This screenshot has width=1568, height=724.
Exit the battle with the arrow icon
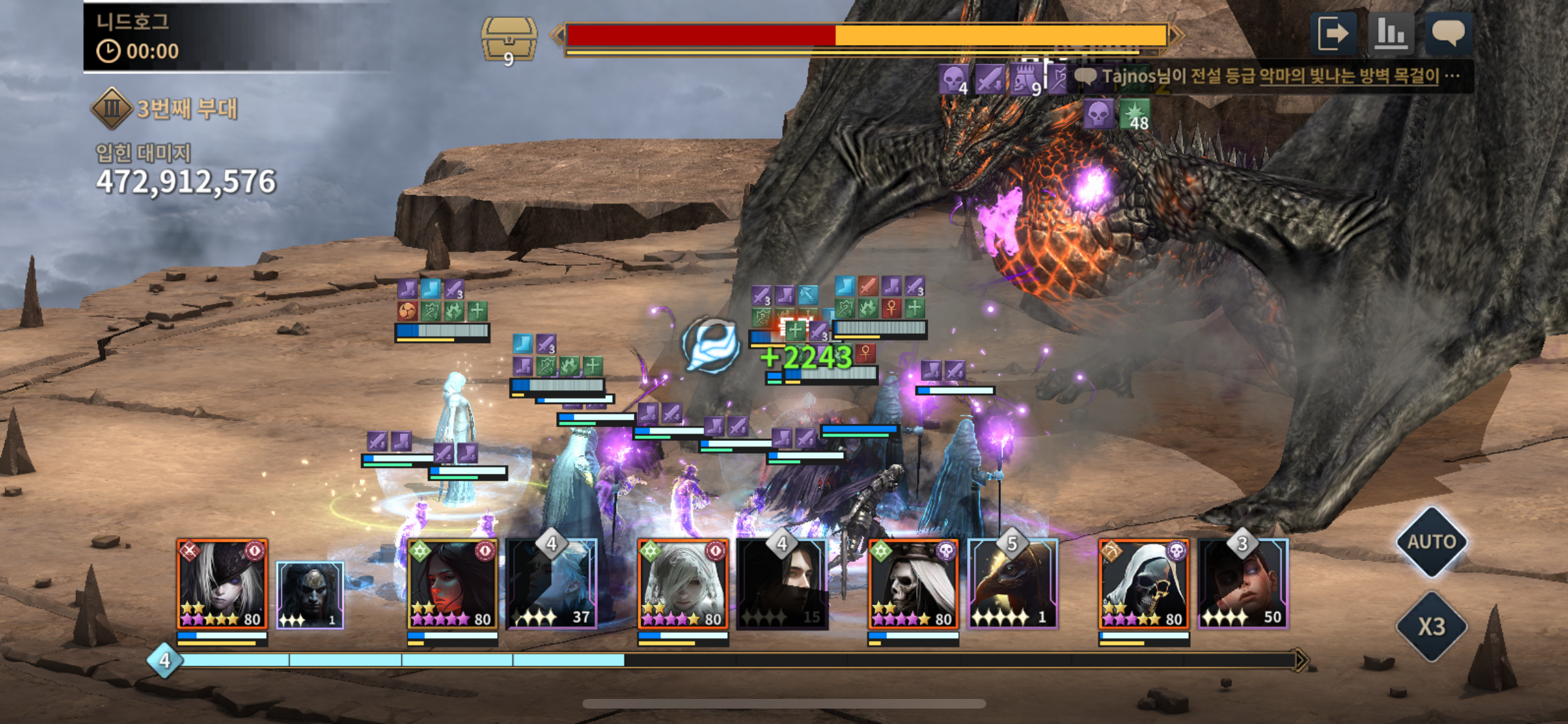tap(1332, 33)
